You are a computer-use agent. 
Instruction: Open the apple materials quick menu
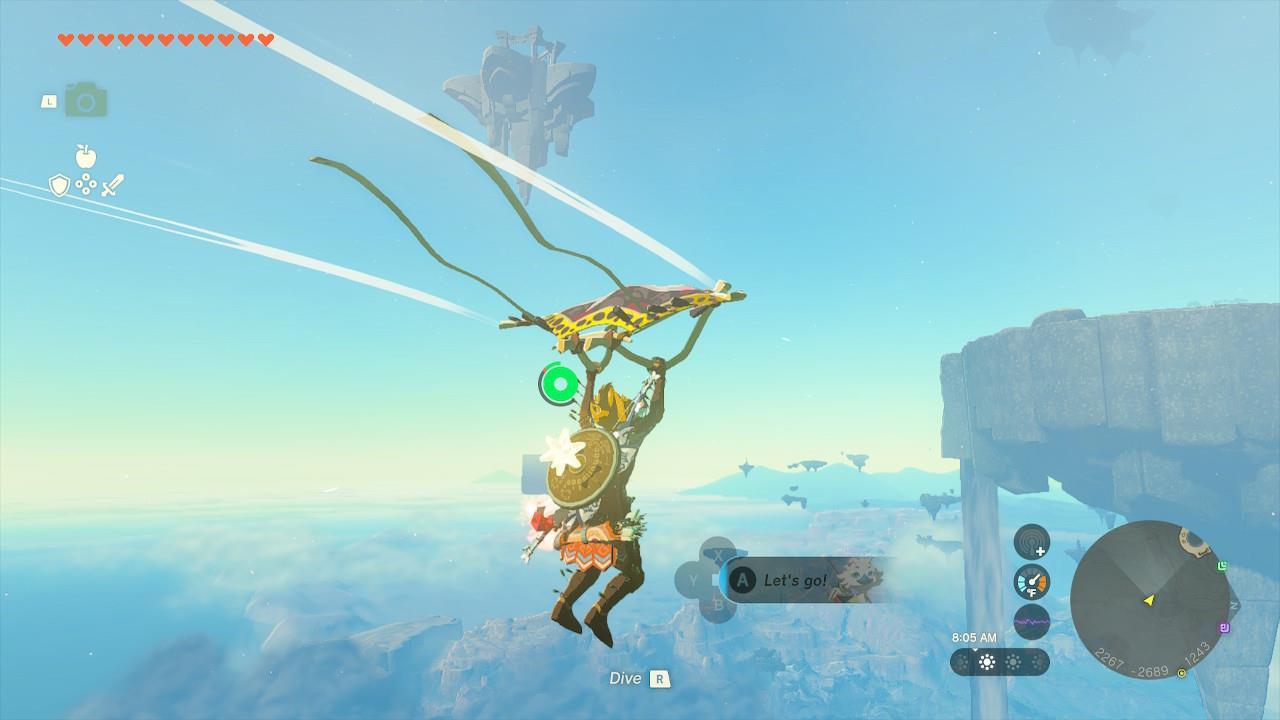[86, 156]
